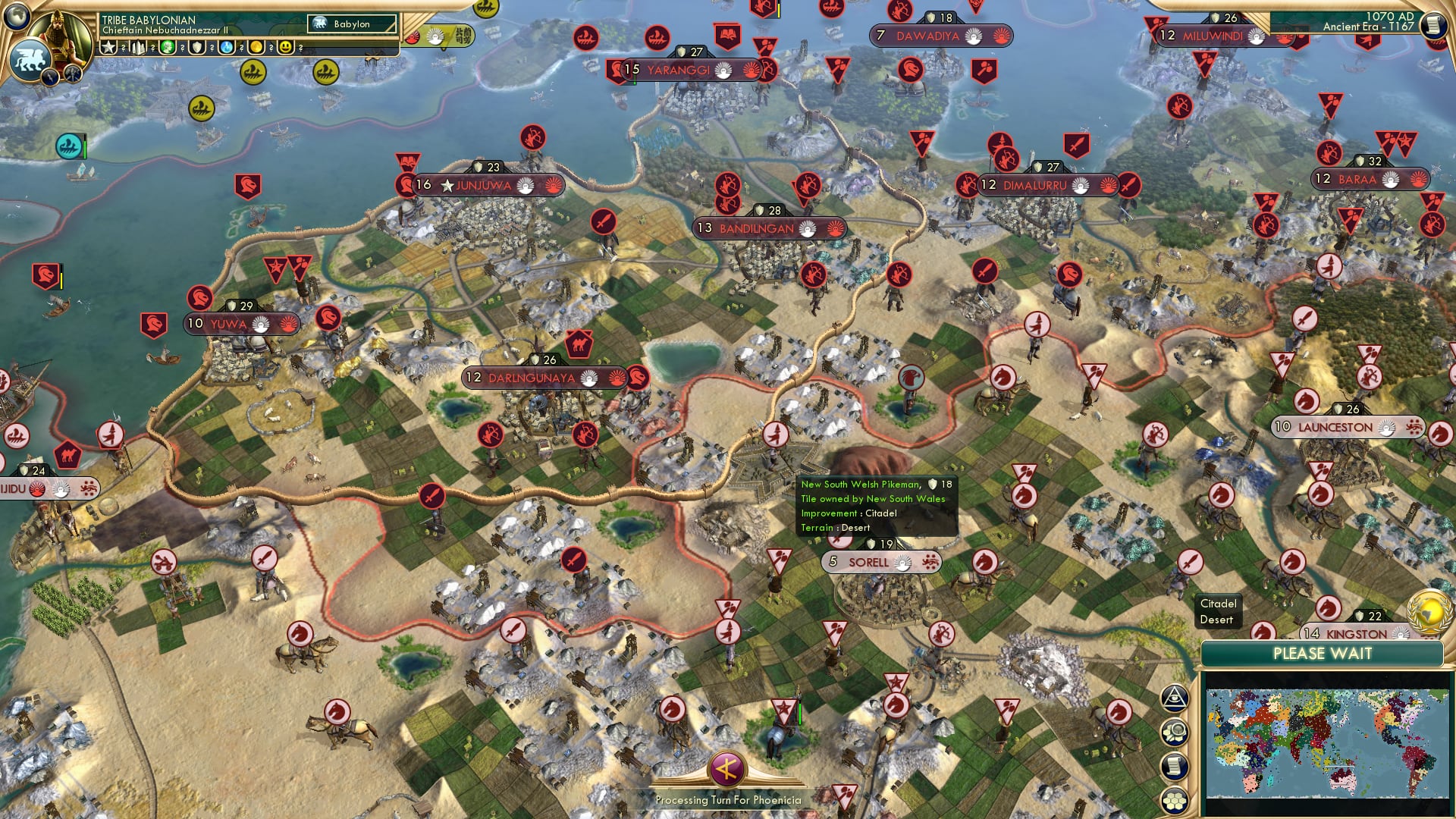Toggle the eye-in-pyramid strategic view button
The width and height of the screenshot is (1456, 819).
[x=1174, y=698]
